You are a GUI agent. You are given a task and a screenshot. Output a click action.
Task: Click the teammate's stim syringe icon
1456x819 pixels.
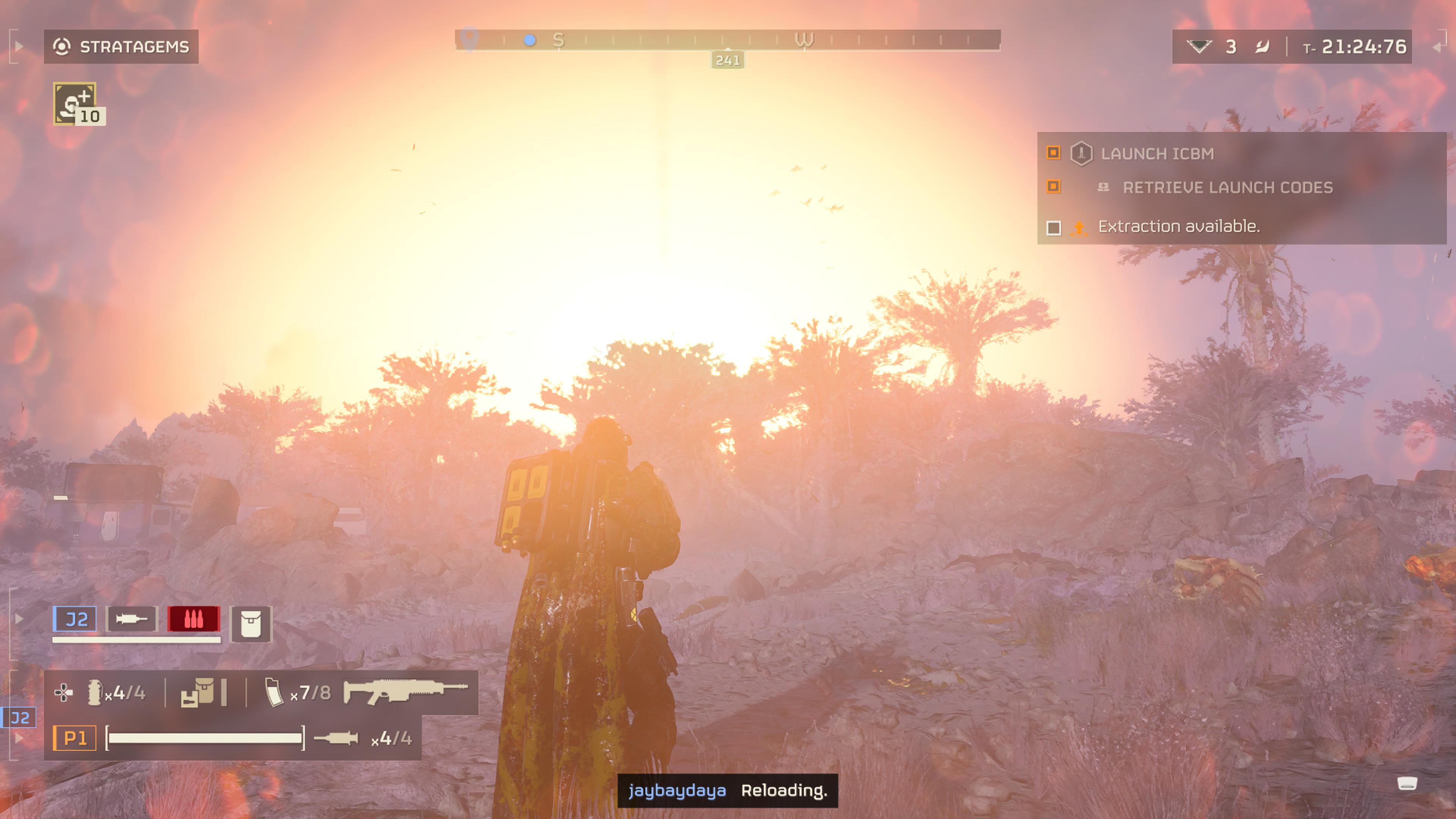[132, 620]
